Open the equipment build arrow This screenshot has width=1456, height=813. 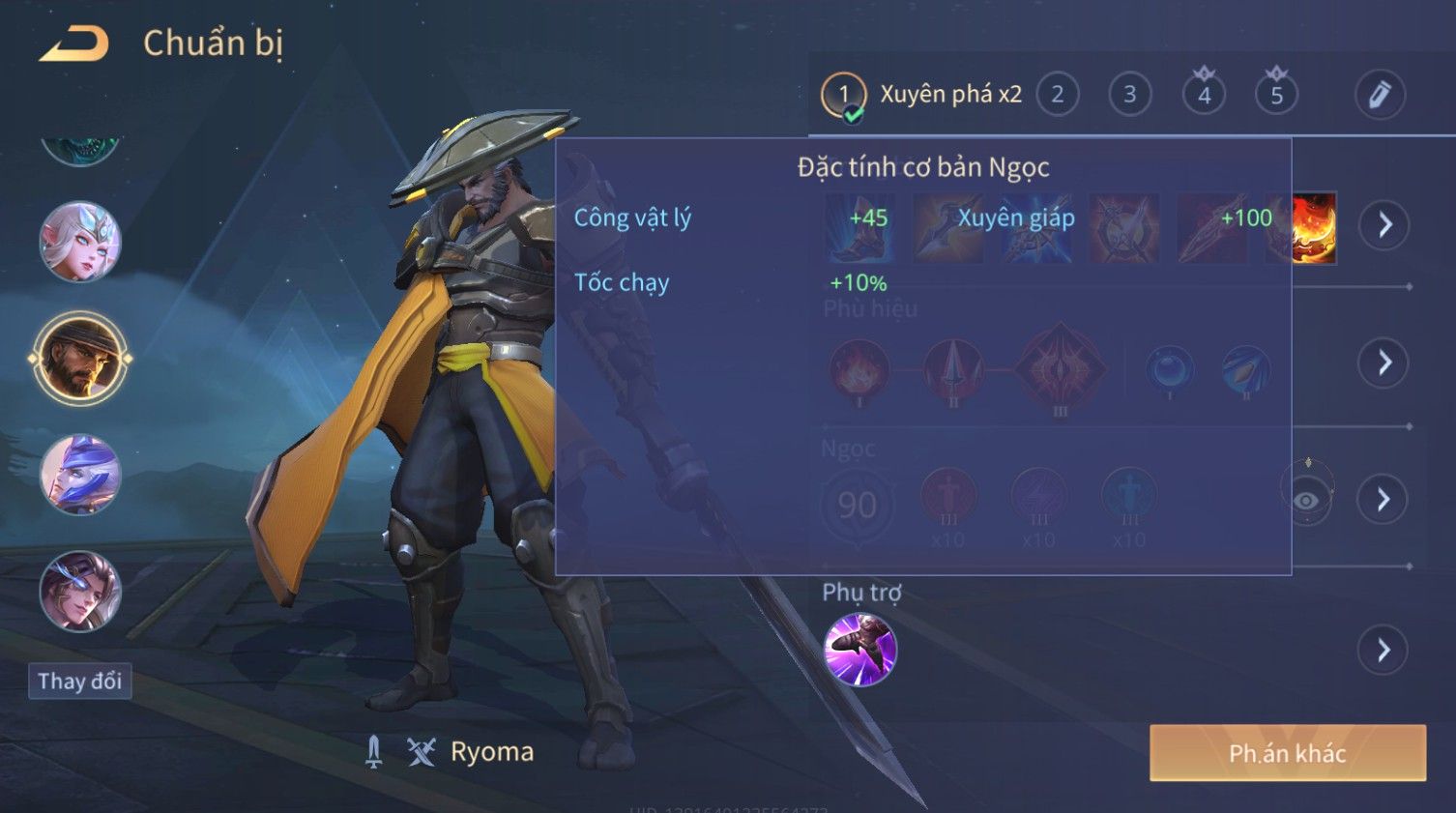[1384, 225]
